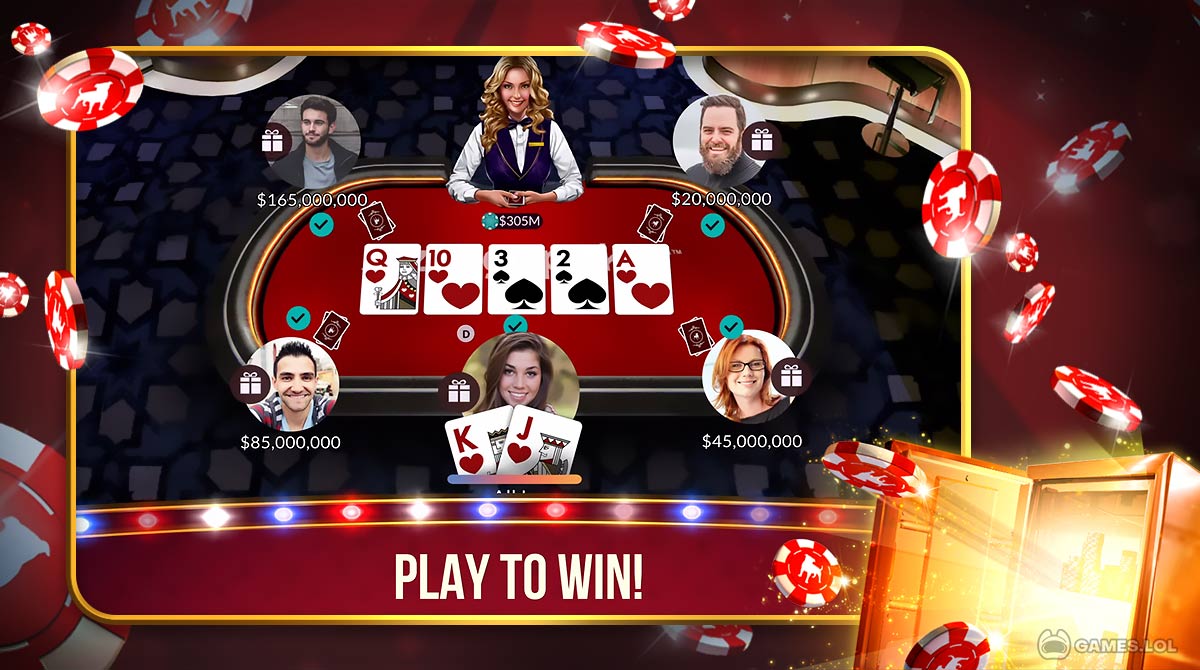
Task: Click the Queen of hearts community card
Action: tap(389, 279)
